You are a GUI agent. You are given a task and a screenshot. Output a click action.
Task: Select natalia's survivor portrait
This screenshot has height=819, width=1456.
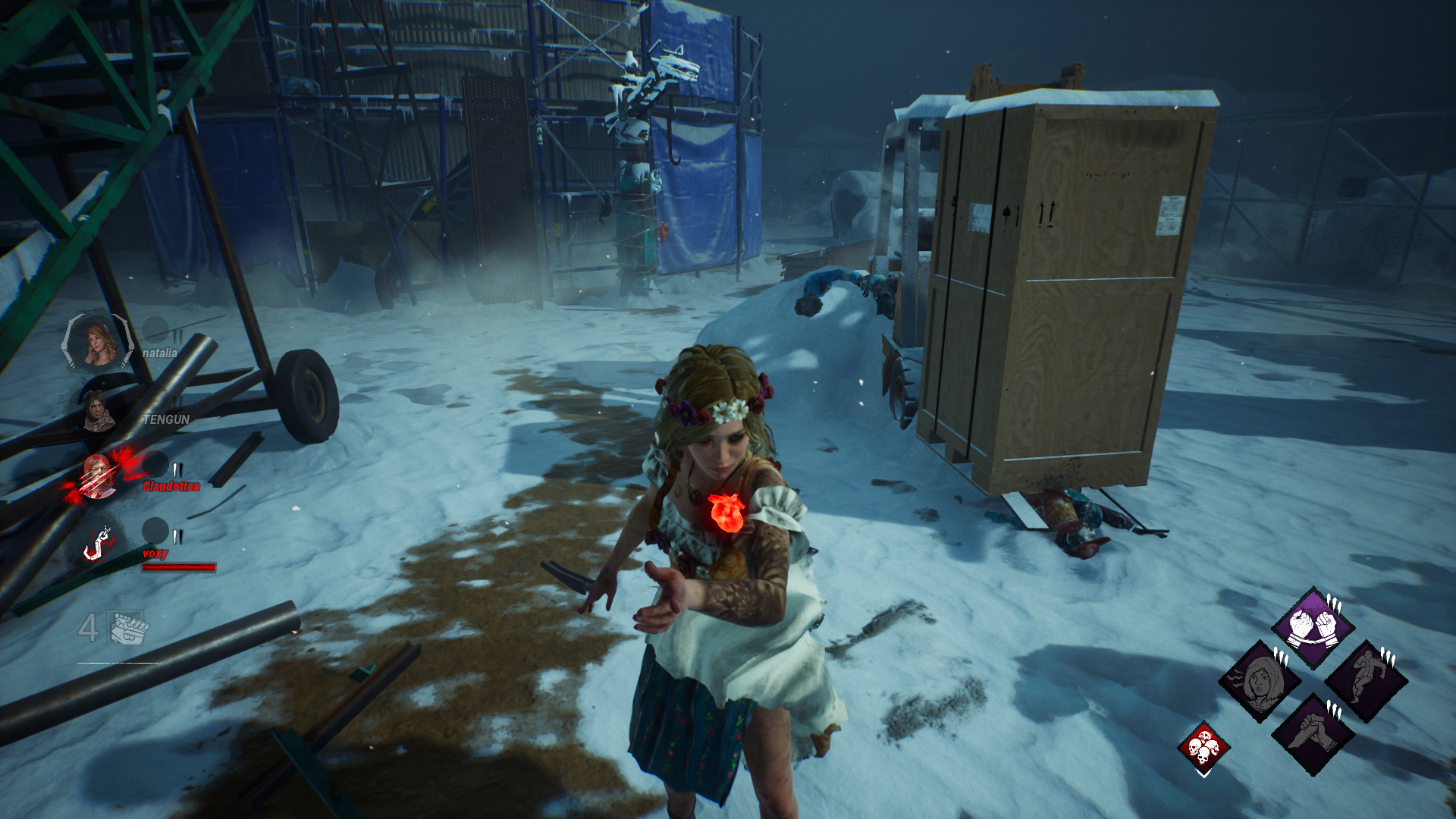pos(99,343)
